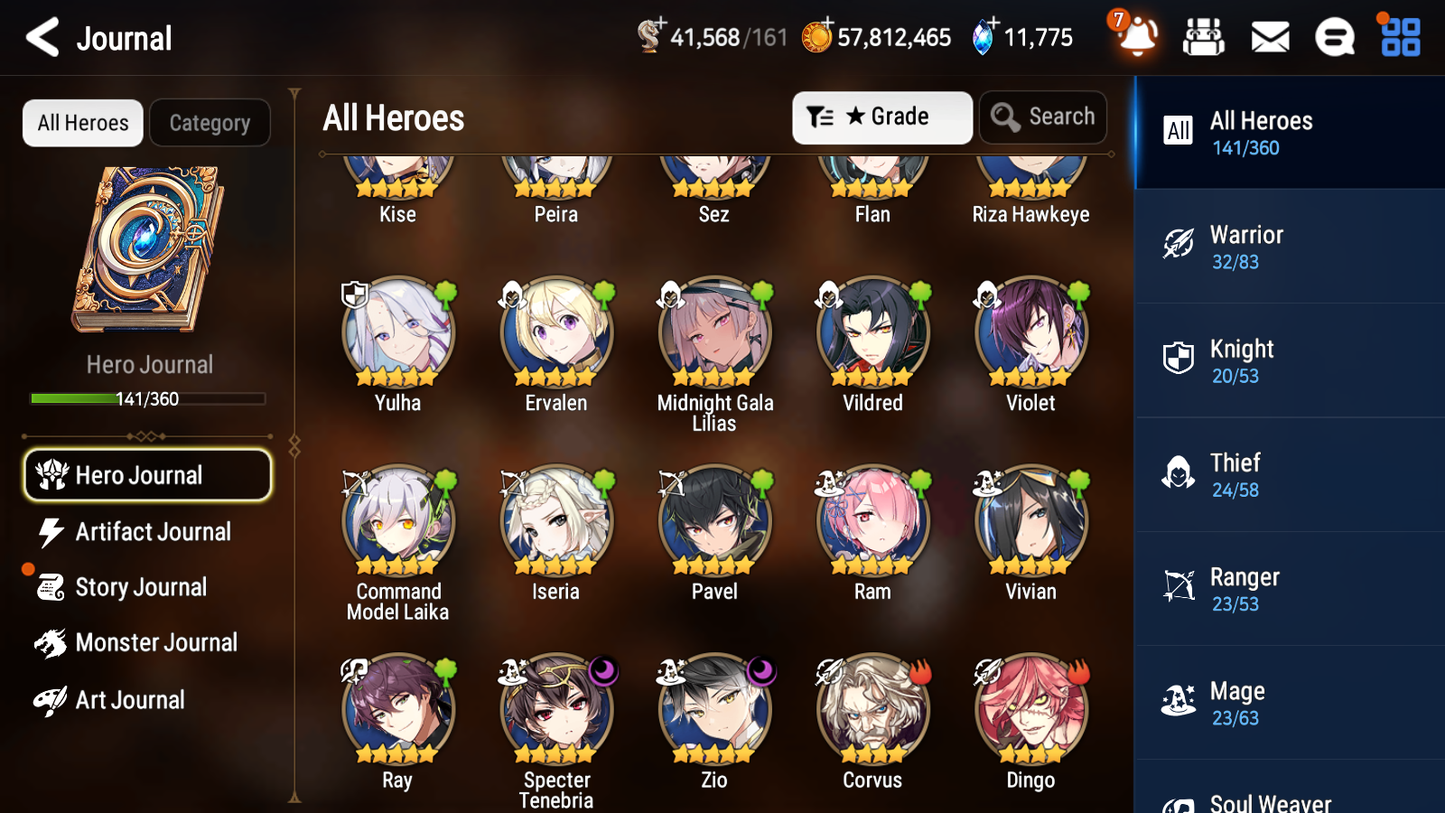Open the inventory chest icon
1445x813 pixels.
1203,36
